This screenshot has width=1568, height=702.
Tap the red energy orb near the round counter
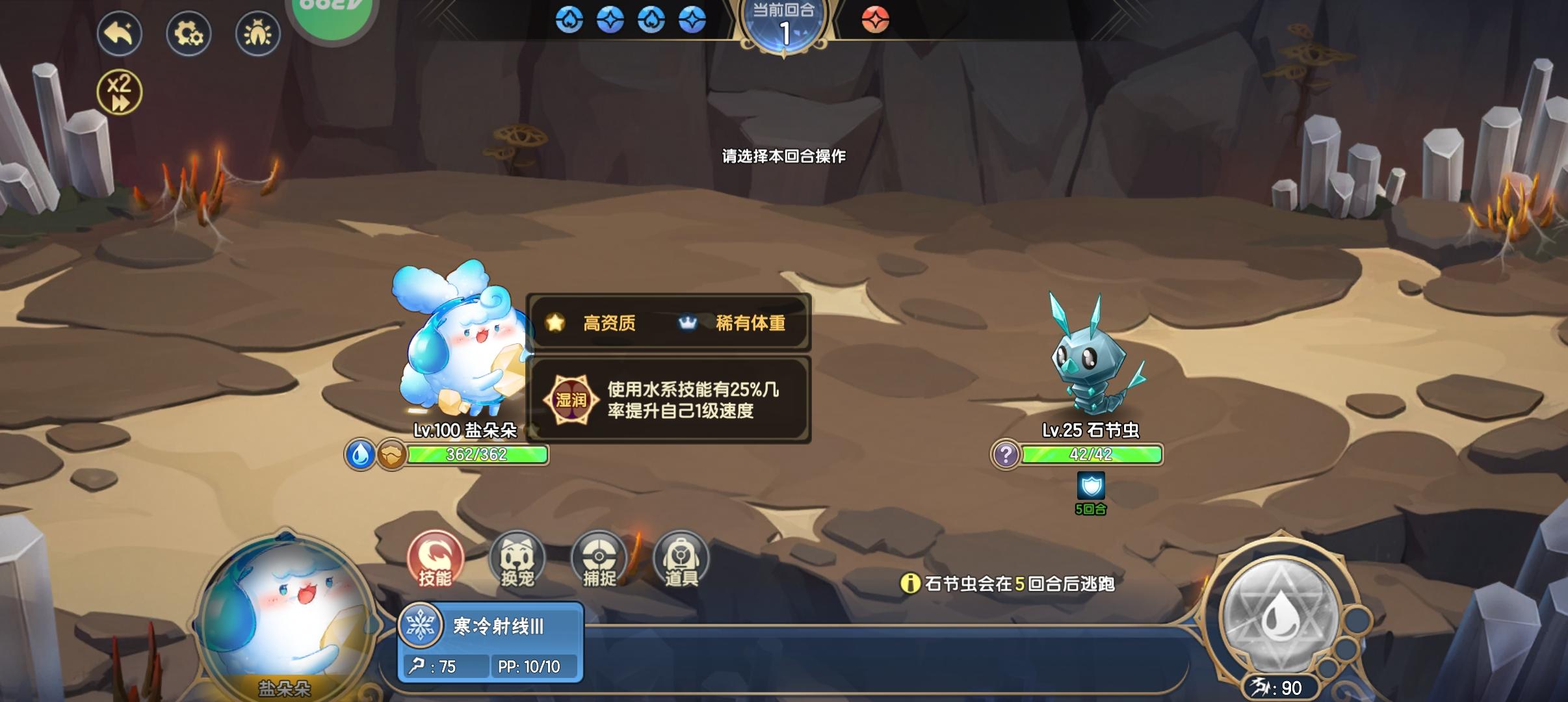click(x=877, y=20)
